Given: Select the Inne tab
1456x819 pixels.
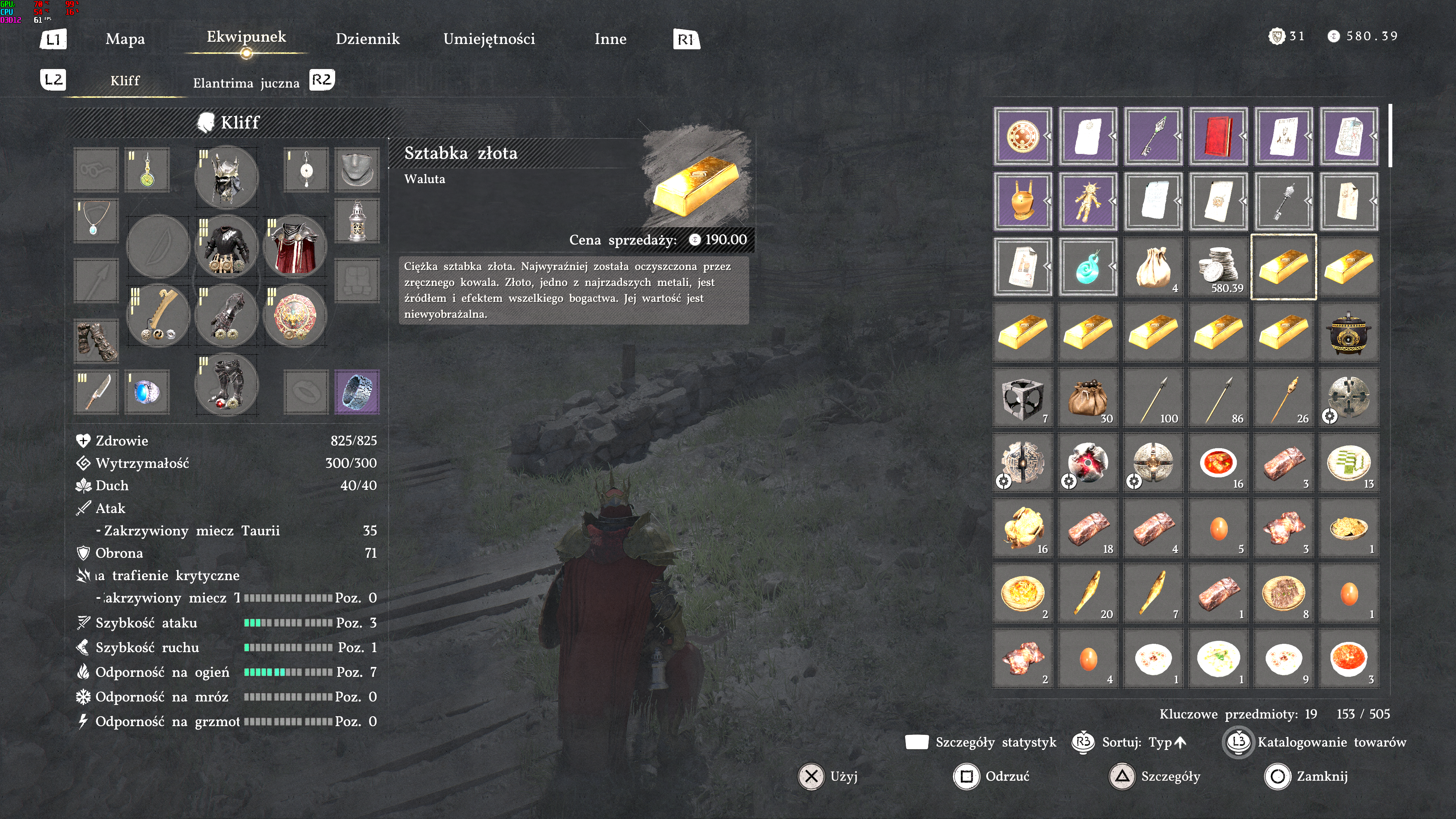Looking at the screenshot, I should (x=610, y=39).
